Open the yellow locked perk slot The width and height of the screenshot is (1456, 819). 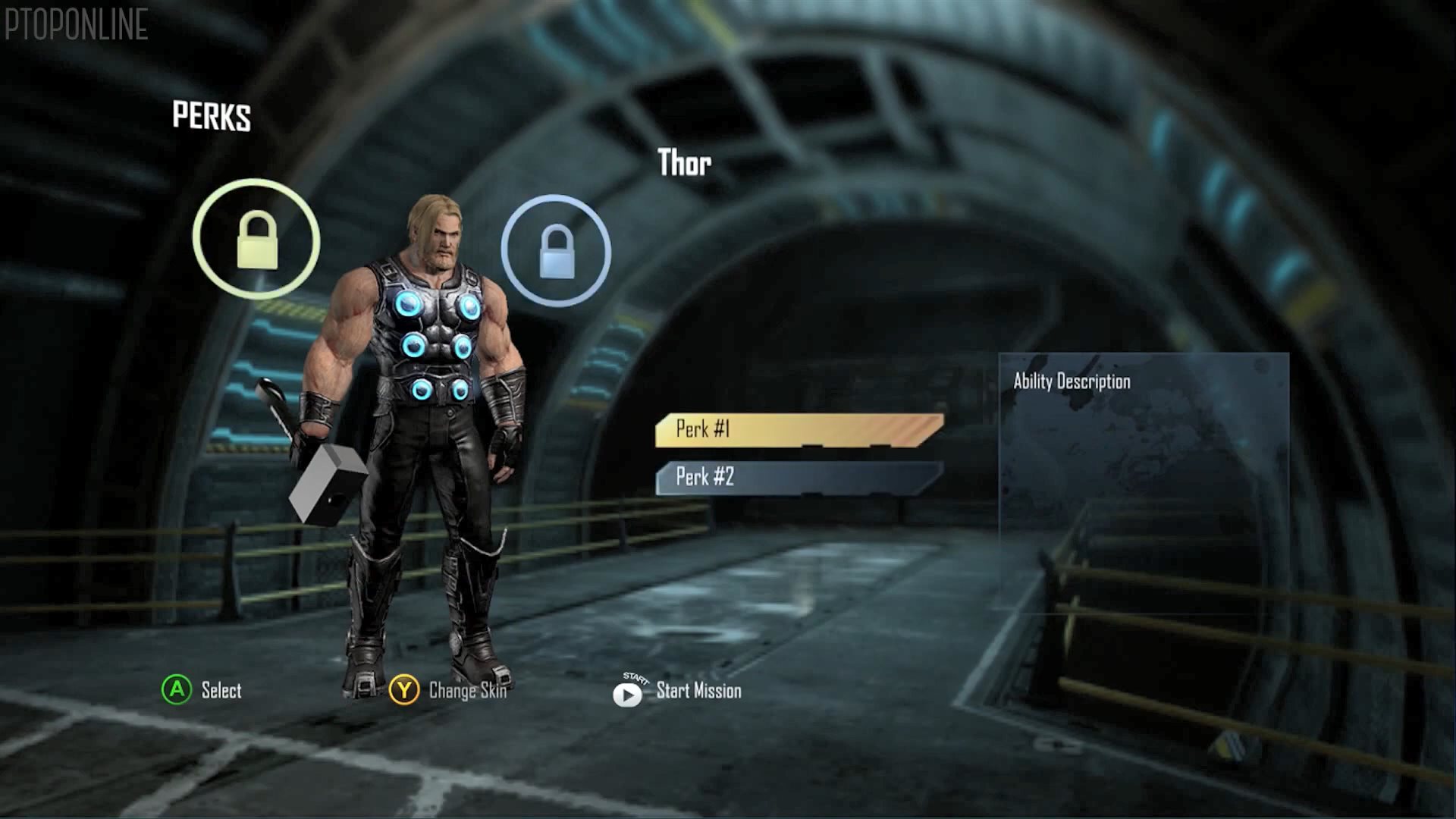point(256,240)
